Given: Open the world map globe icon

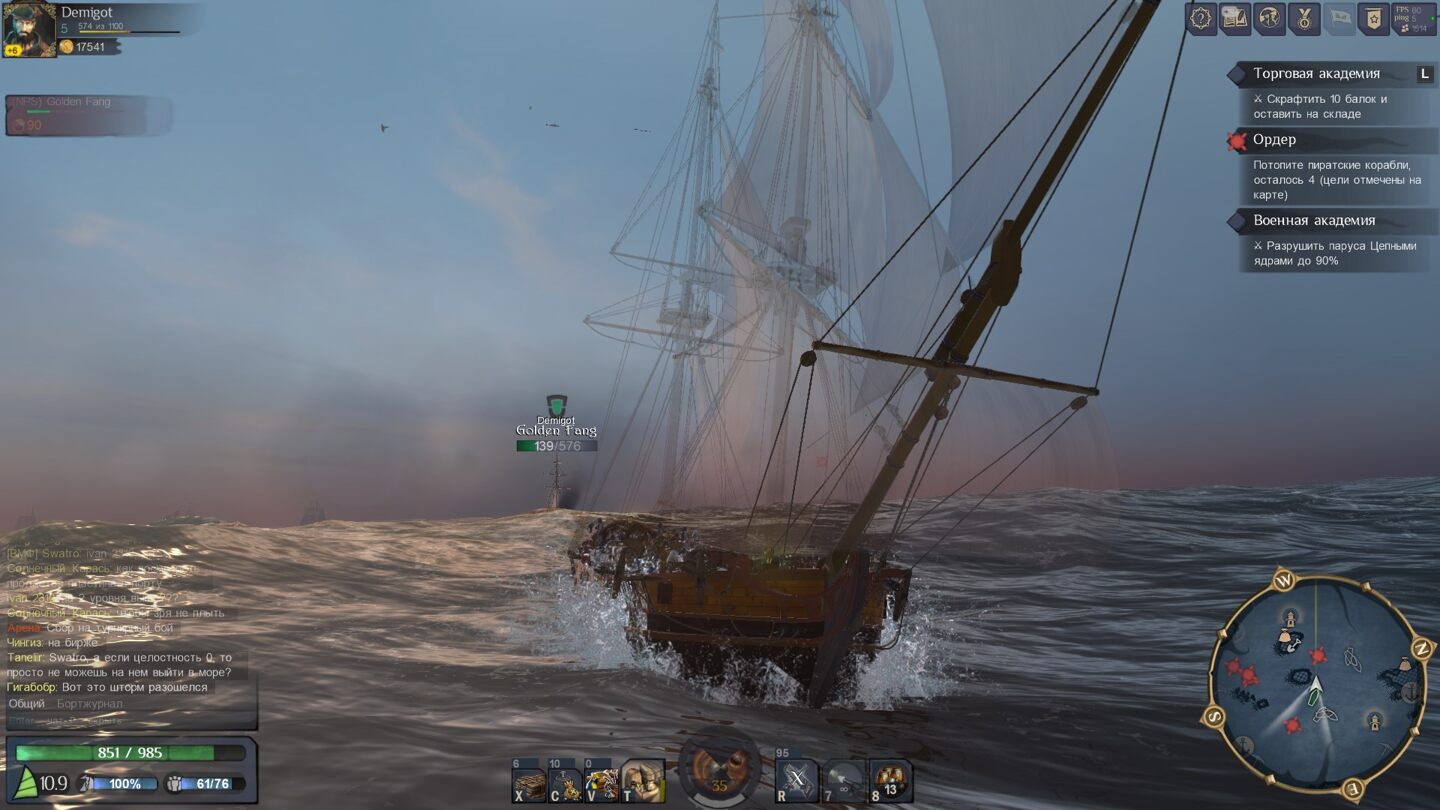Looking at the screenshot, I should point(1269,18).
